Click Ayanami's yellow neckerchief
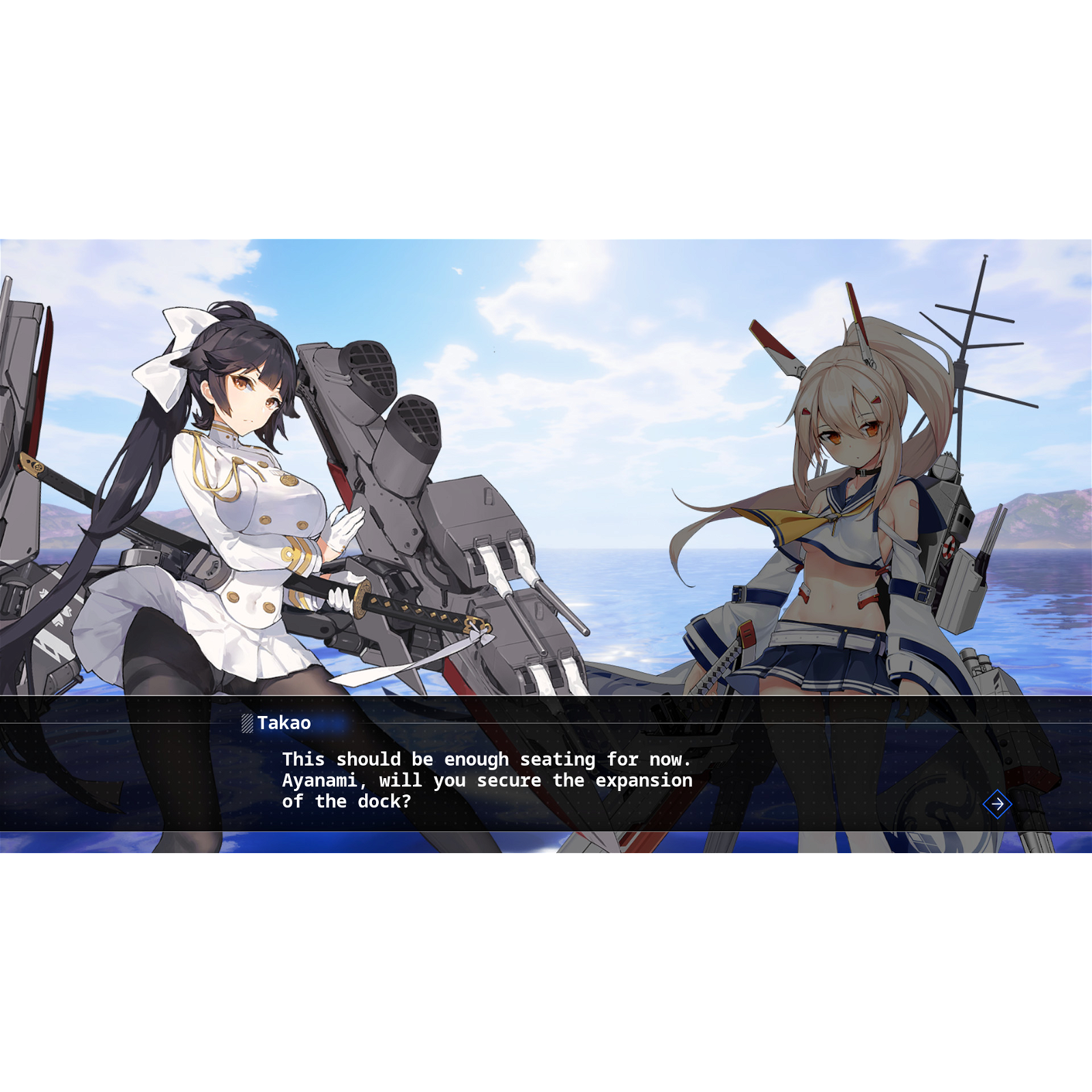 [795, 526]
